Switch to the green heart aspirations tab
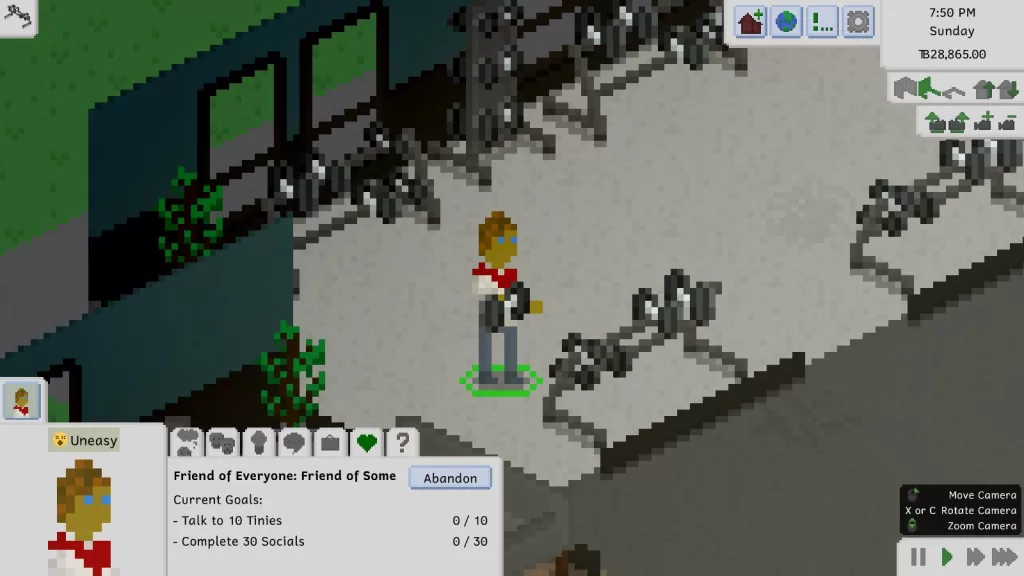1024x576 pixels. coord(366,441)
